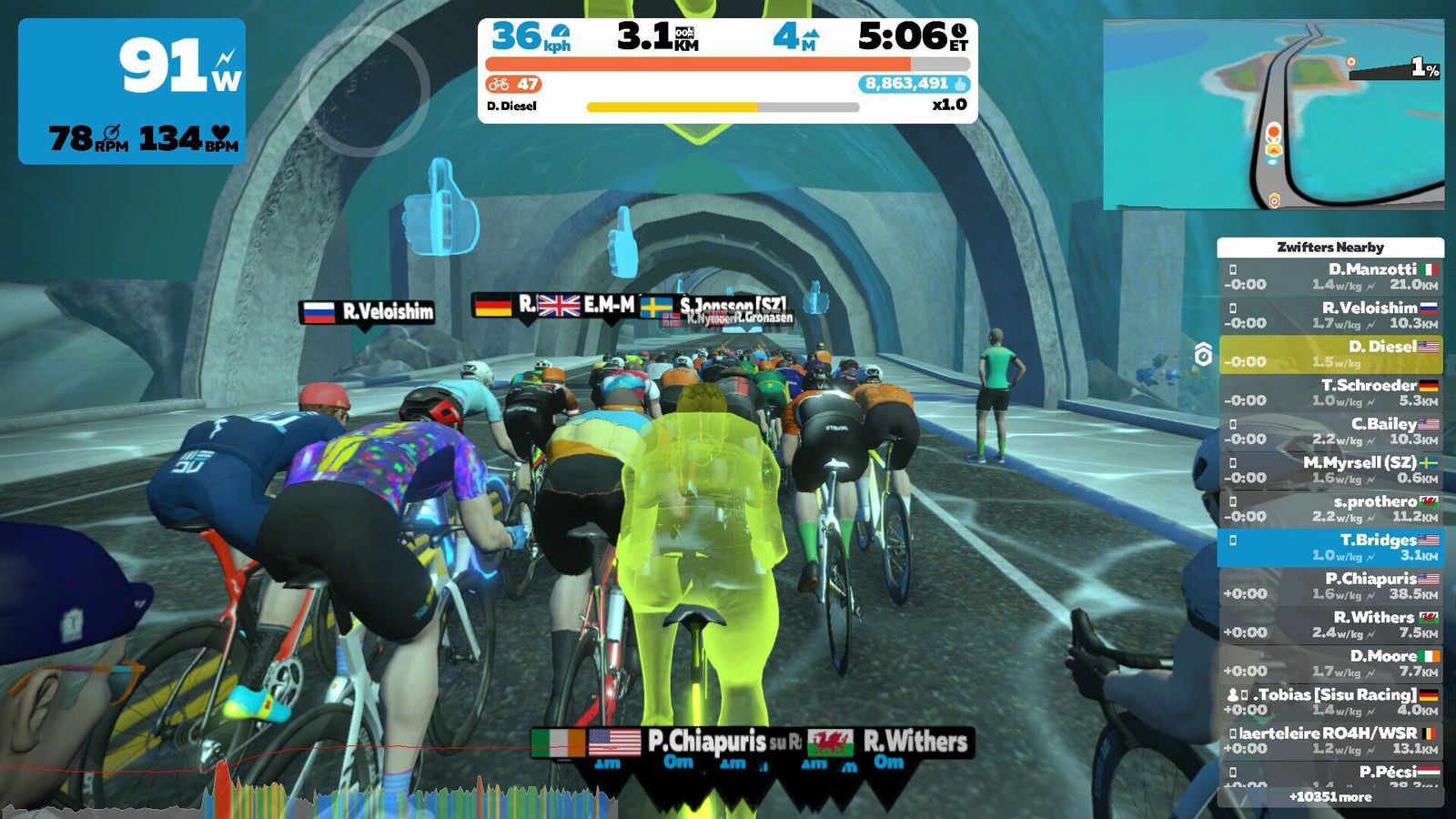This screenshot has height=819, width=1456.
Task: Select C.Bailey from Zwifters Nearby
Action: click(1330, 431)
